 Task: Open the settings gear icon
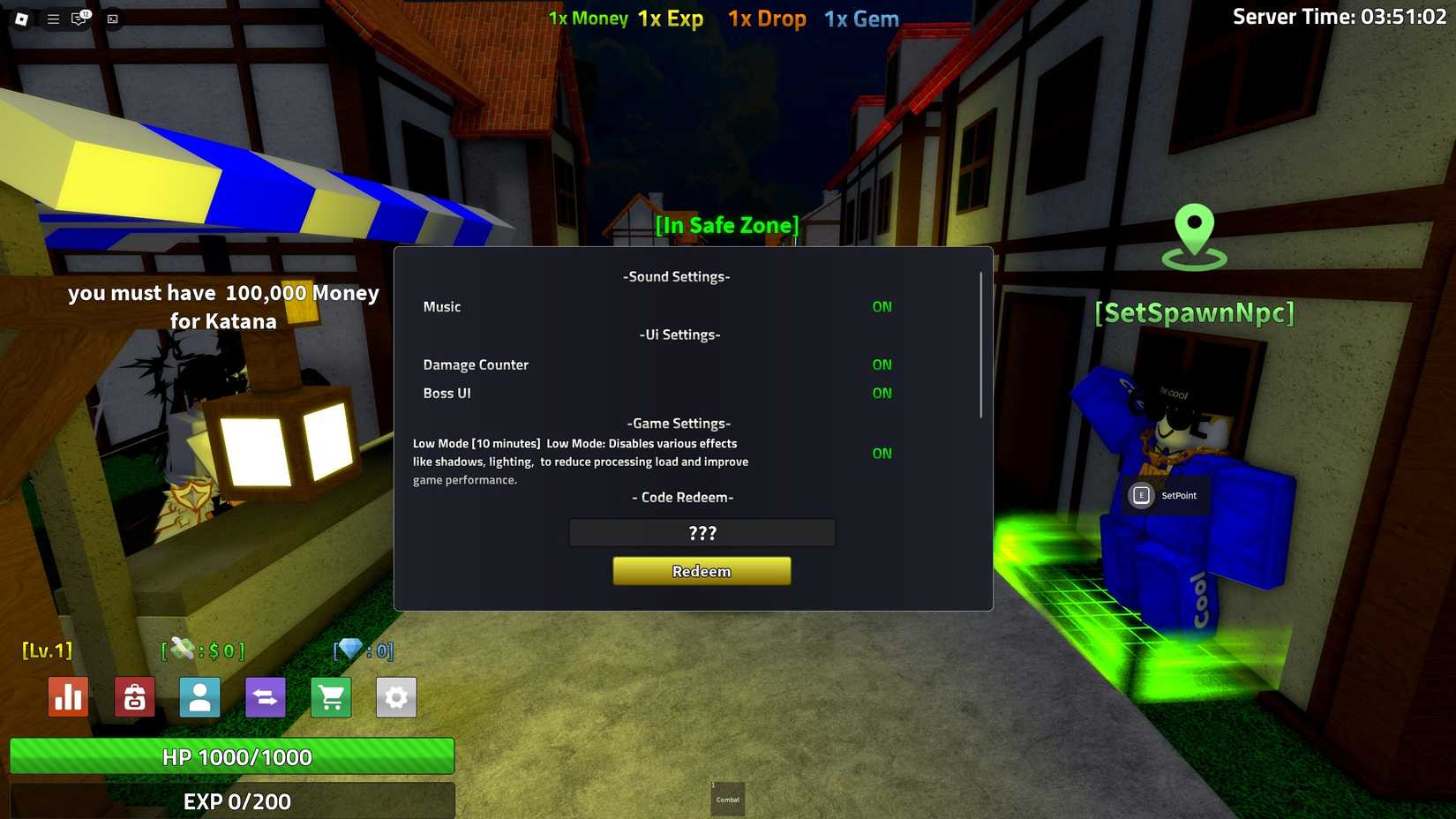[396, 697]
